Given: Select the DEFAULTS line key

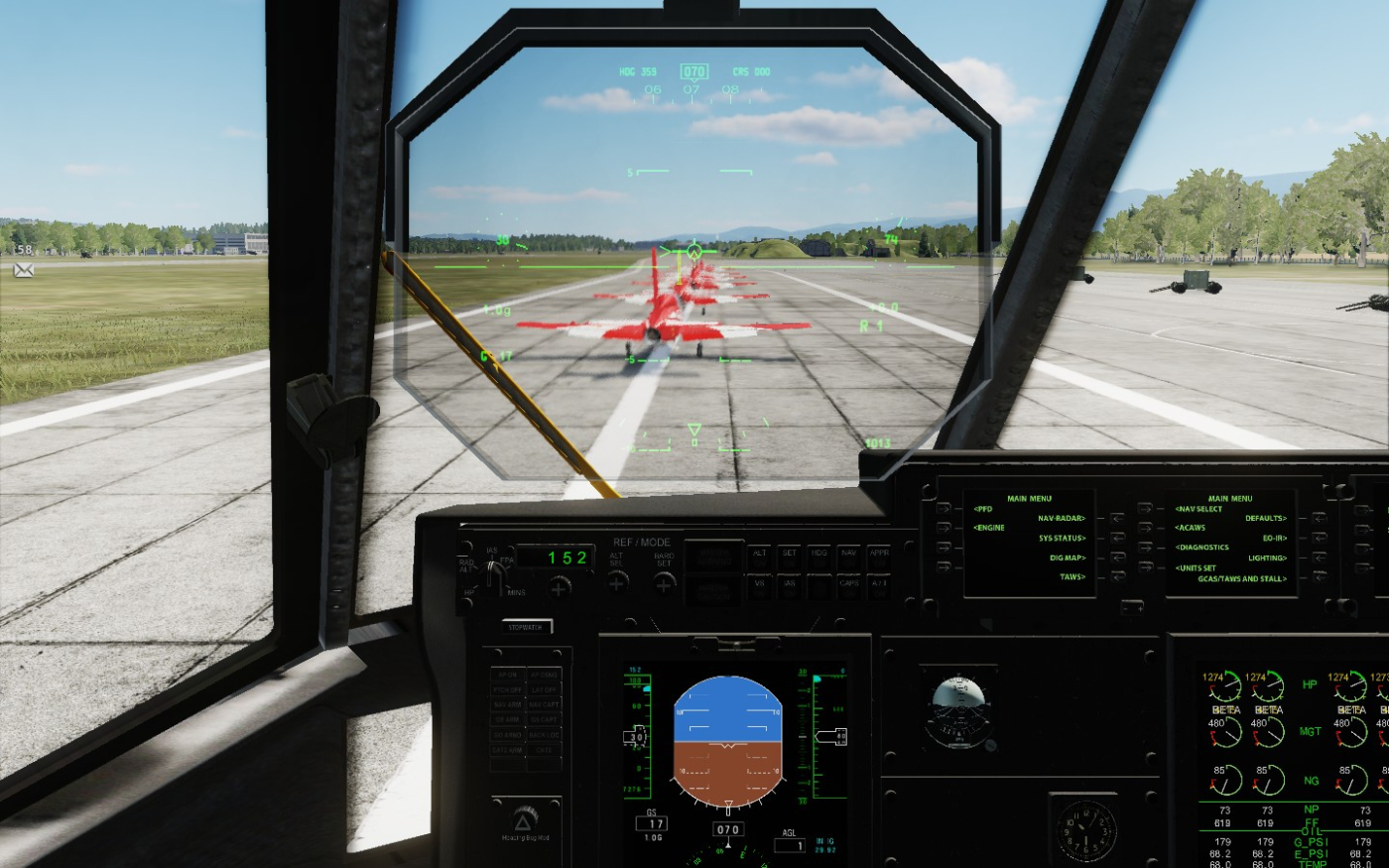Looking at the screenshot, I should pyautogui.click(x=1319, y=518).
